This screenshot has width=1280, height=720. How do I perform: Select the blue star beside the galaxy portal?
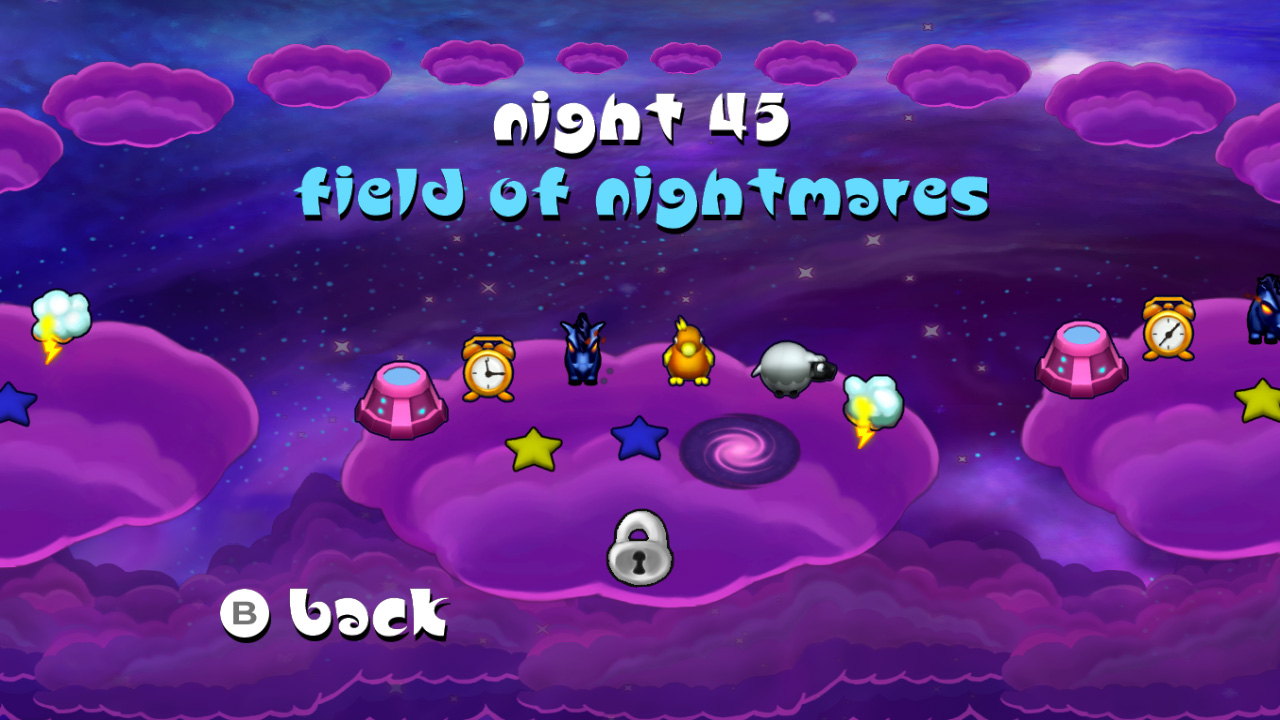tap(637, 440)
